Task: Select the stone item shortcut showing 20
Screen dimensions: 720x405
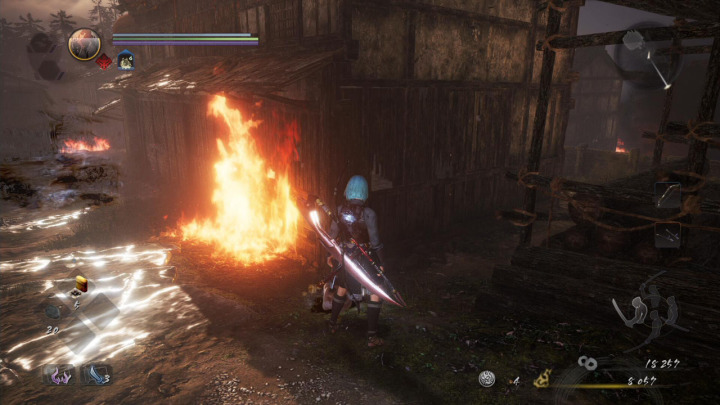Action: click(x=55, y=310)
